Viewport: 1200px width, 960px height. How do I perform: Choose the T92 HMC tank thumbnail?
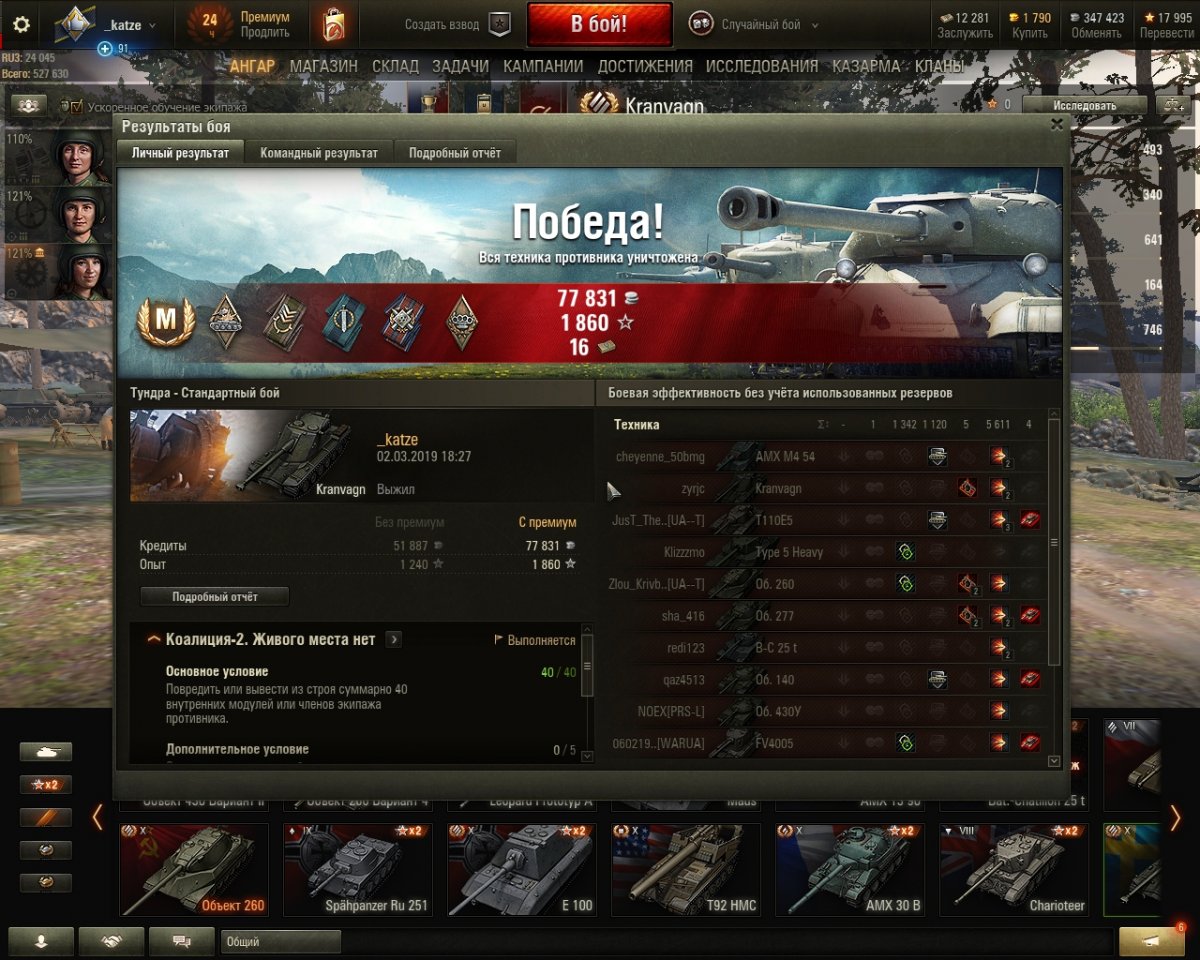click(x=685, y=869)
